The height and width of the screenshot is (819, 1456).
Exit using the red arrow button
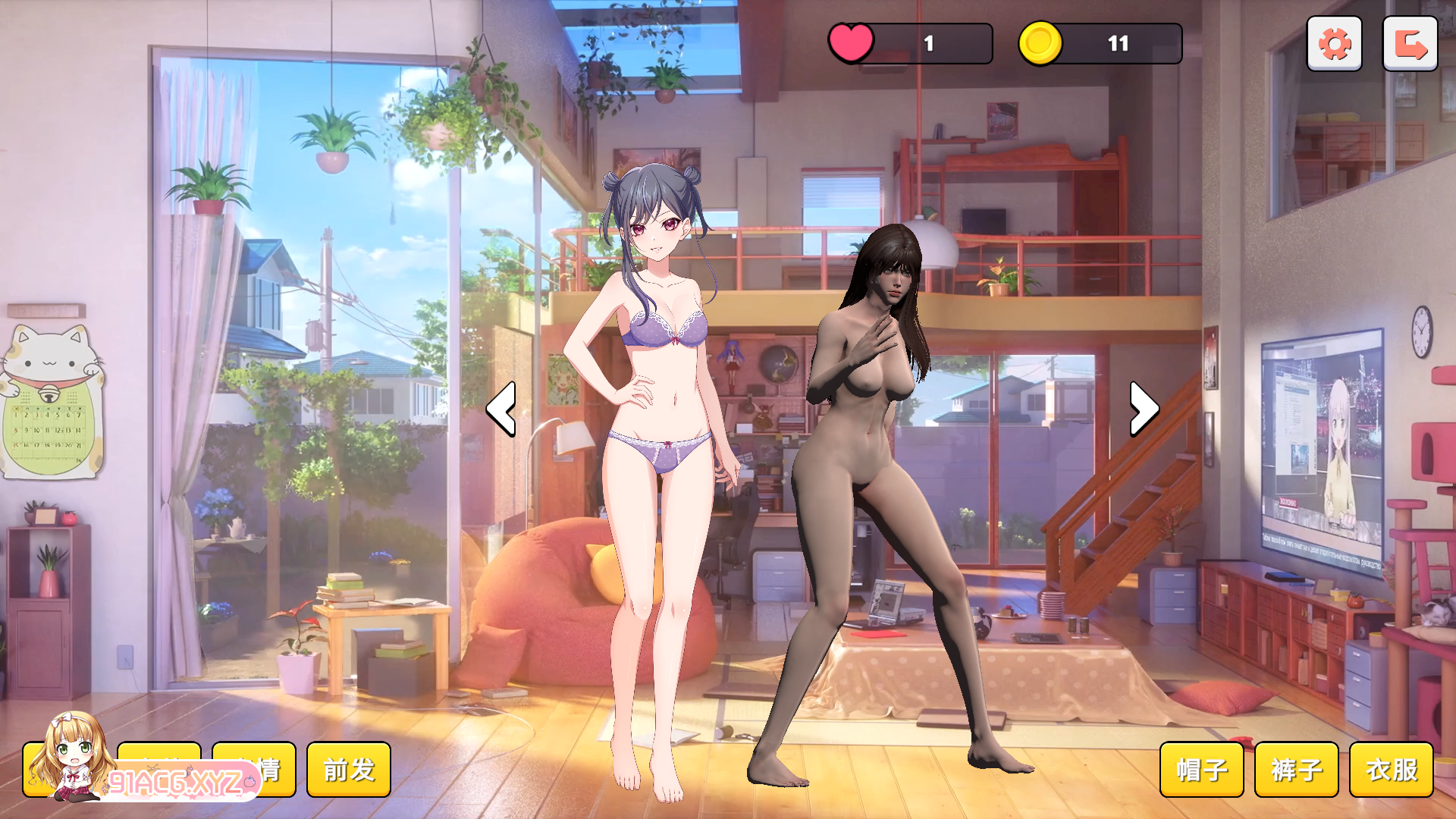pyautogui.click(x=1410, y=44)
